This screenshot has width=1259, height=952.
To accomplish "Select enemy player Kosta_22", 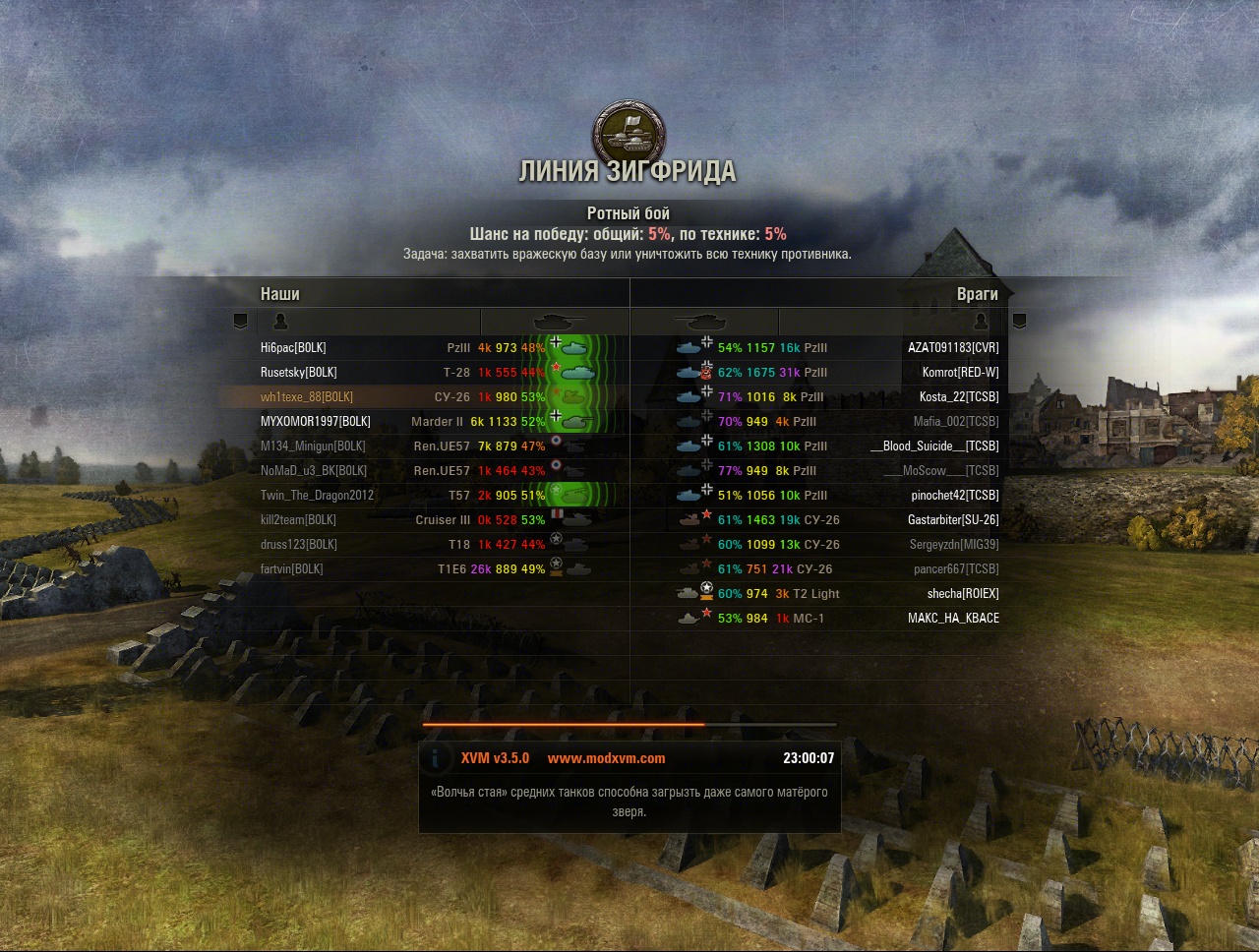I will pos(958,397).
